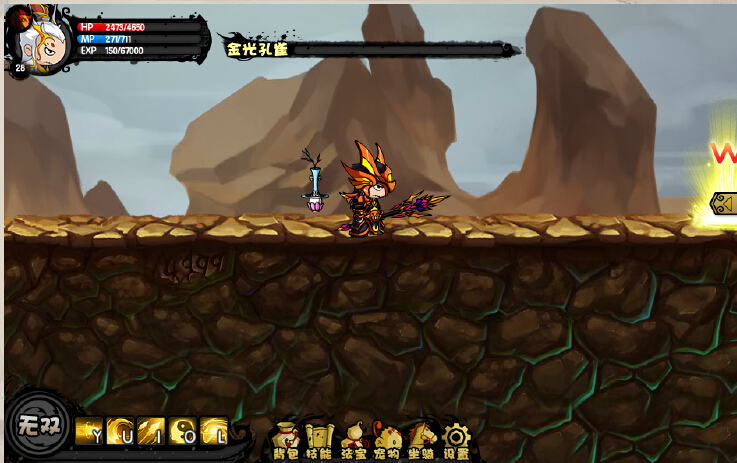Use the skill icon marked L
The width and height of the screenshot is (737, 463).
tap(213, 429)
